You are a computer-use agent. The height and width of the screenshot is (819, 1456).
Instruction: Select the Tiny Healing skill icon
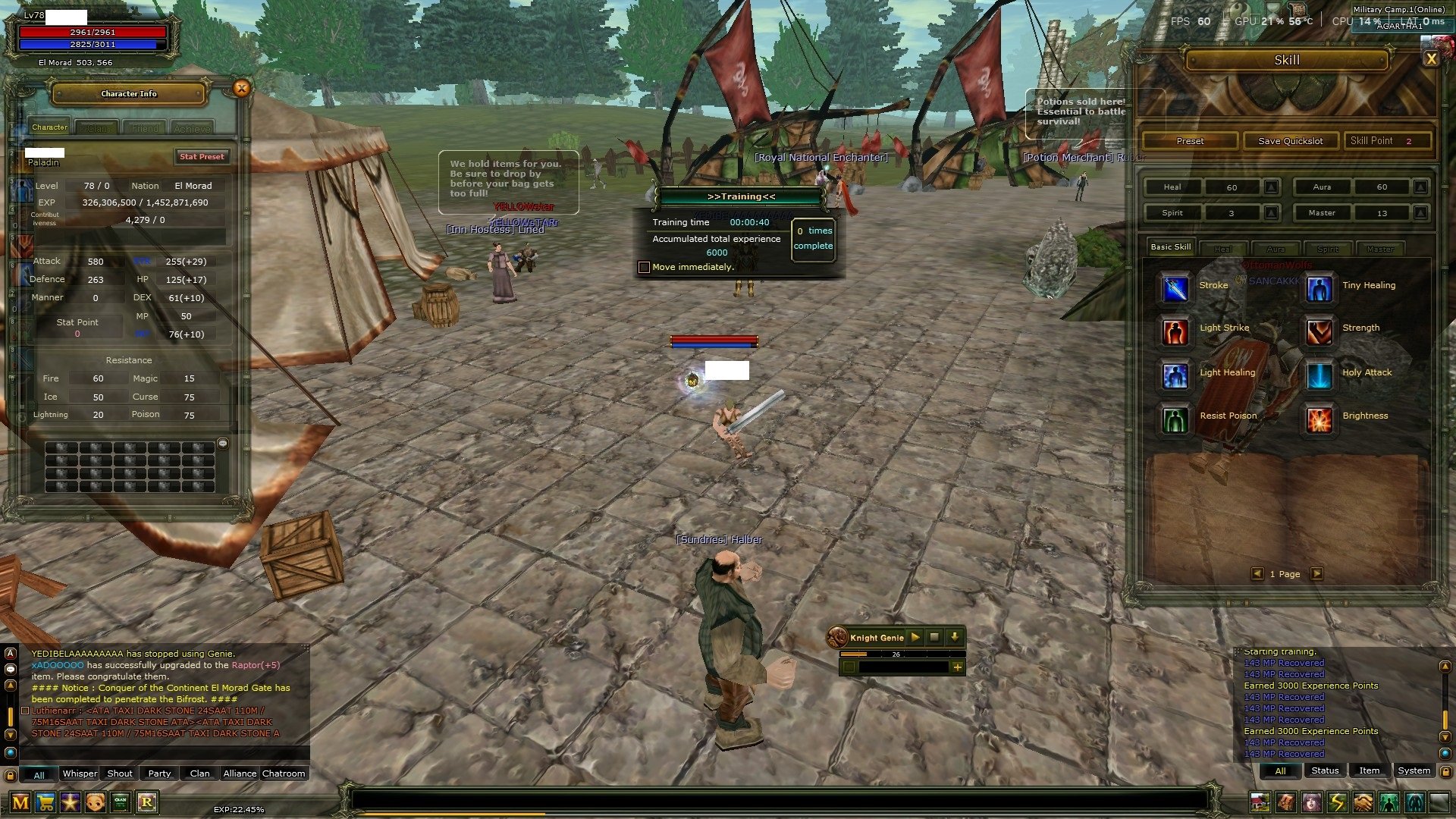1319,290
